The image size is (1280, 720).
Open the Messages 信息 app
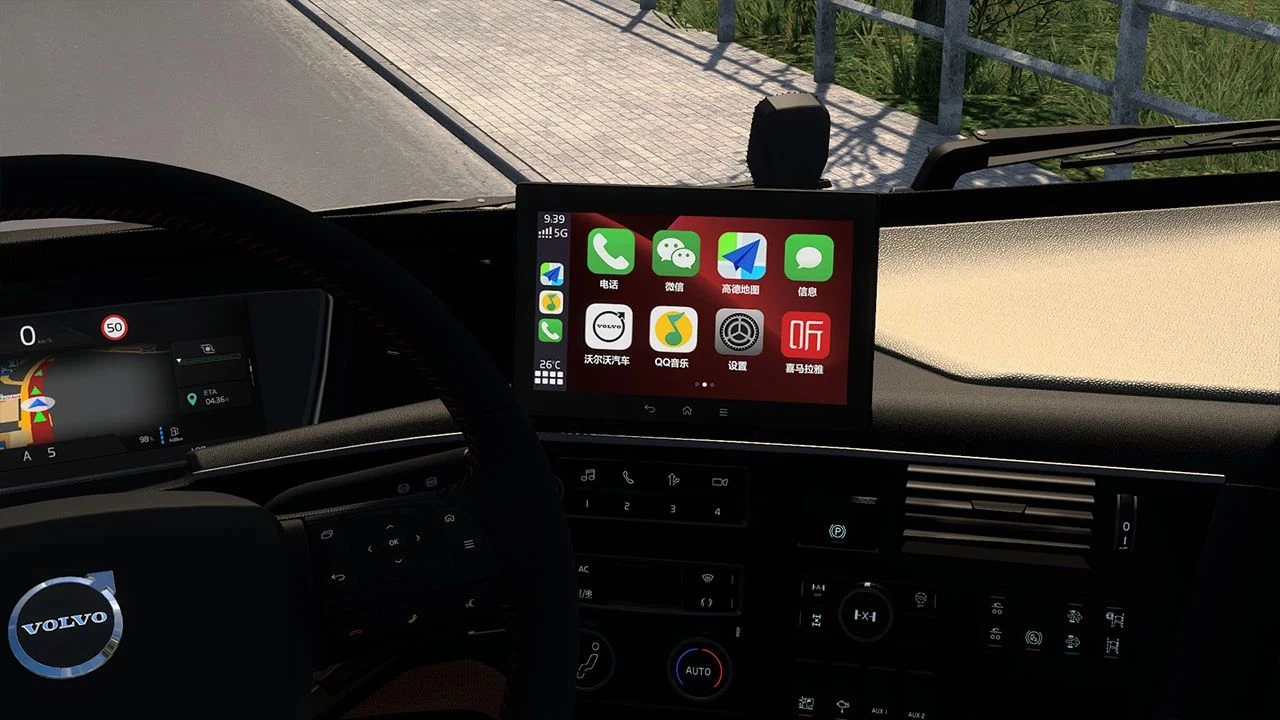click(x=807, y=255)
